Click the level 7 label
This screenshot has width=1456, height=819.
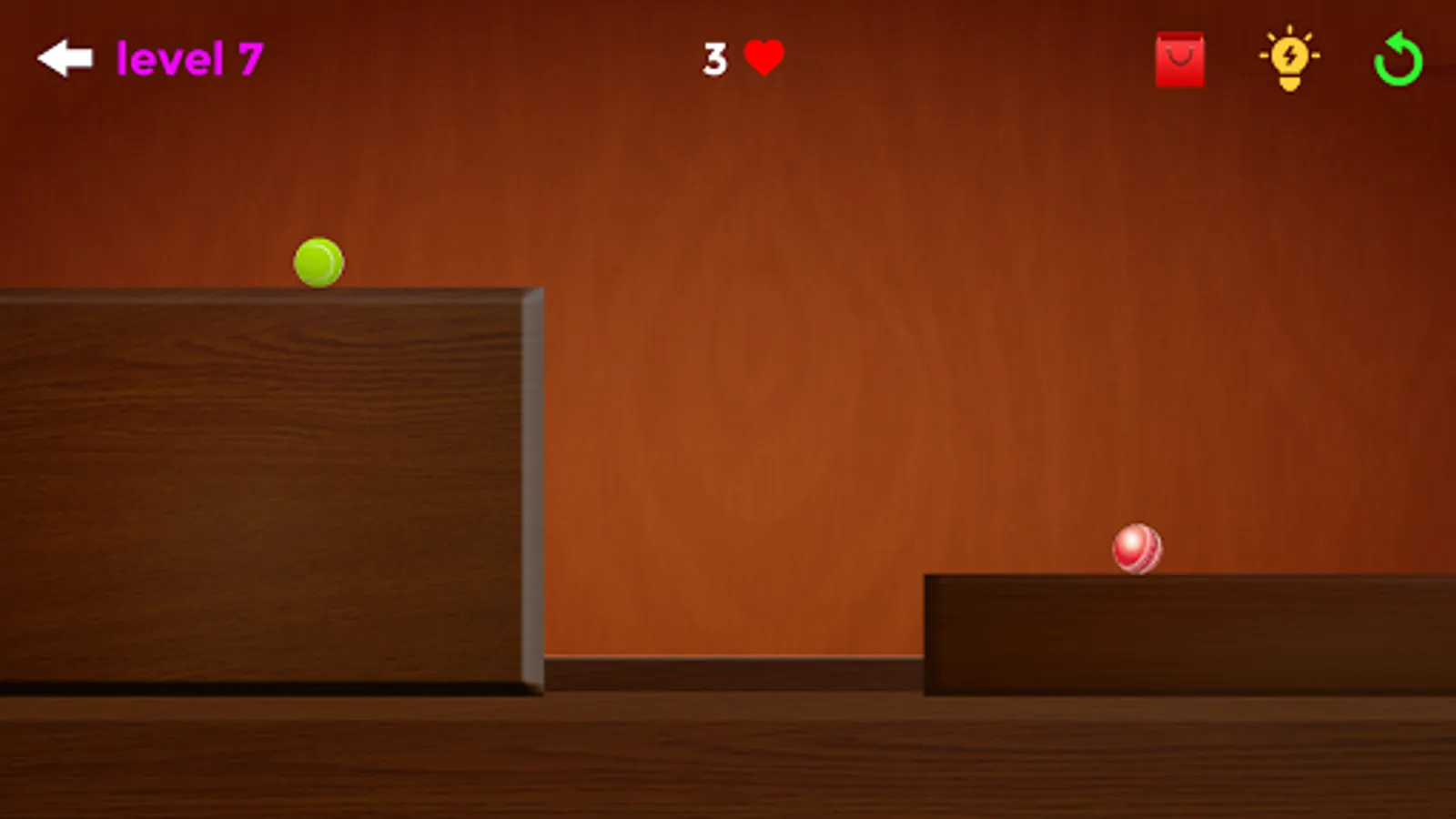[188, 57]
